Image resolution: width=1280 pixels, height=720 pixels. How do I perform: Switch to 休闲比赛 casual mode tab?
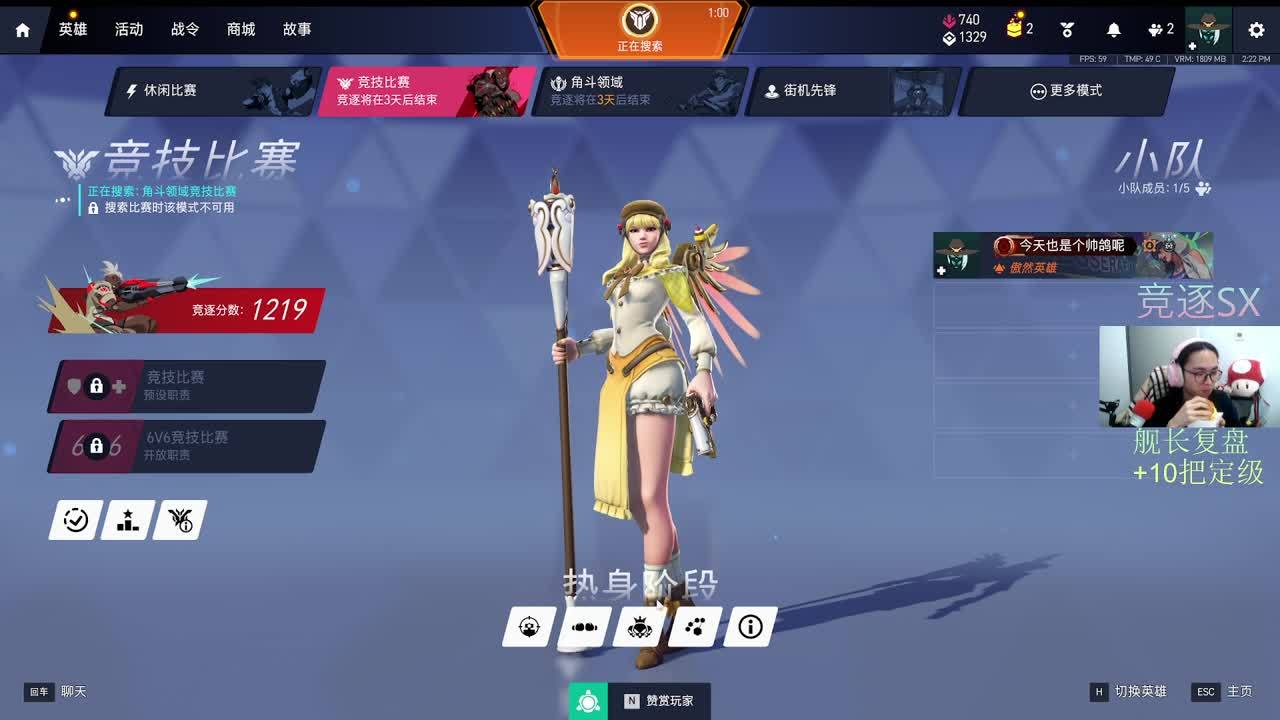[x=214, y=91]
